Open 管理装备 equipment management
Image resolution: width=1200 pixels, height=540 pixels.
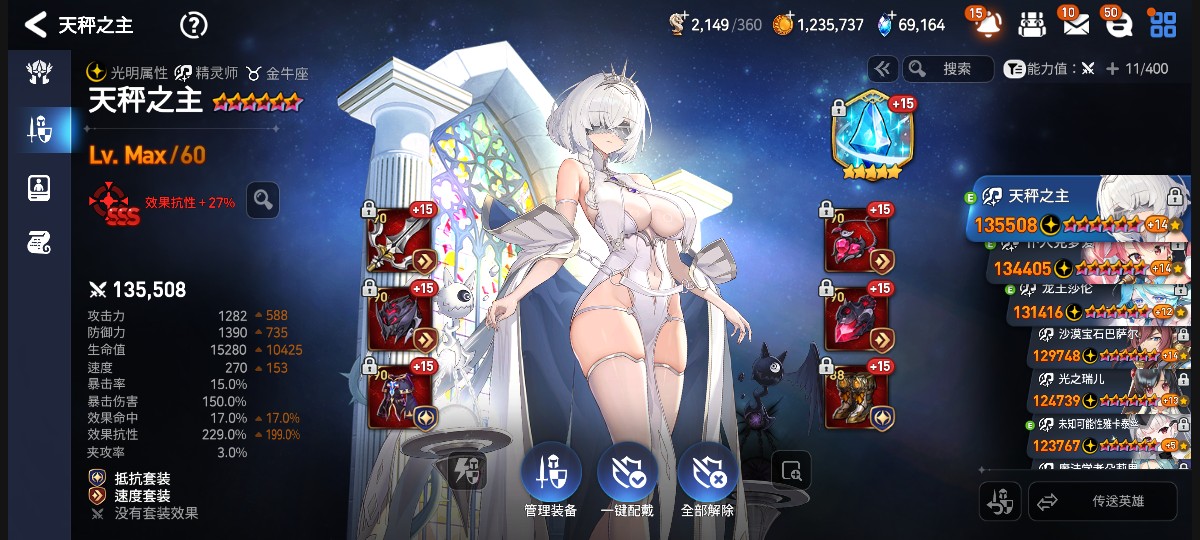(x=550, y=480)
